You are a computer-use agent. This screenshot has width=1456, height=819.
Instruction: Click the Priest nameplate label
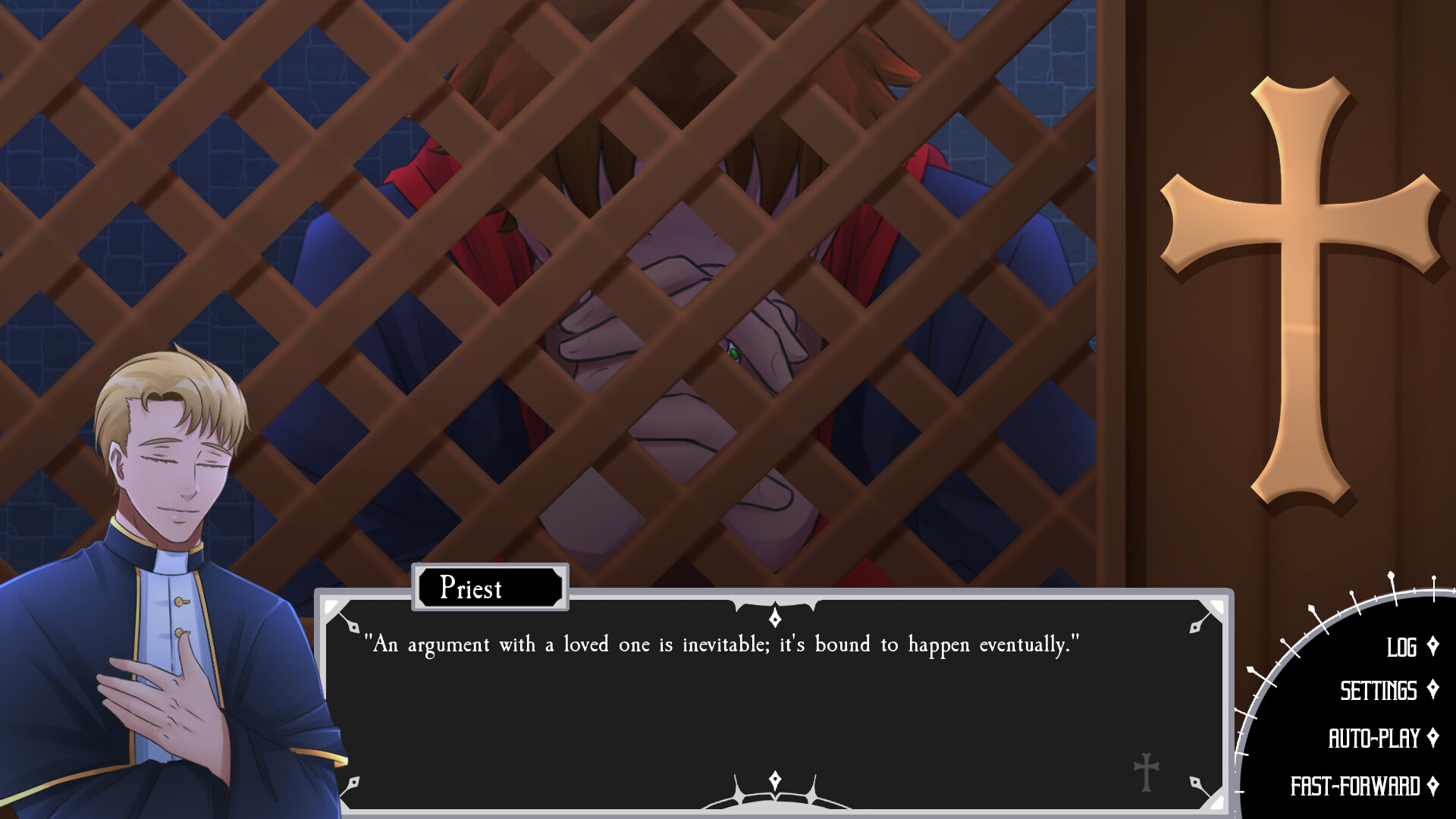click(489, 588)
